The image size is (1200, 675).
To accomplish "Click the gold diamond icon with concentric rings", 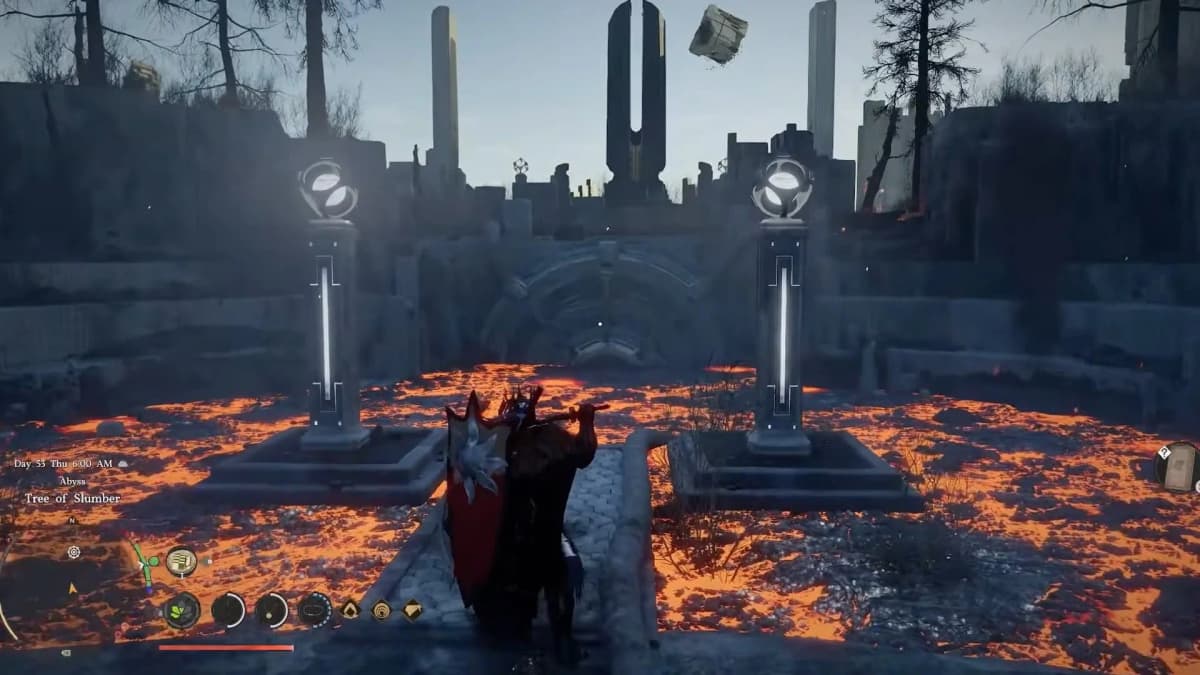I will (x=381, y=609).
